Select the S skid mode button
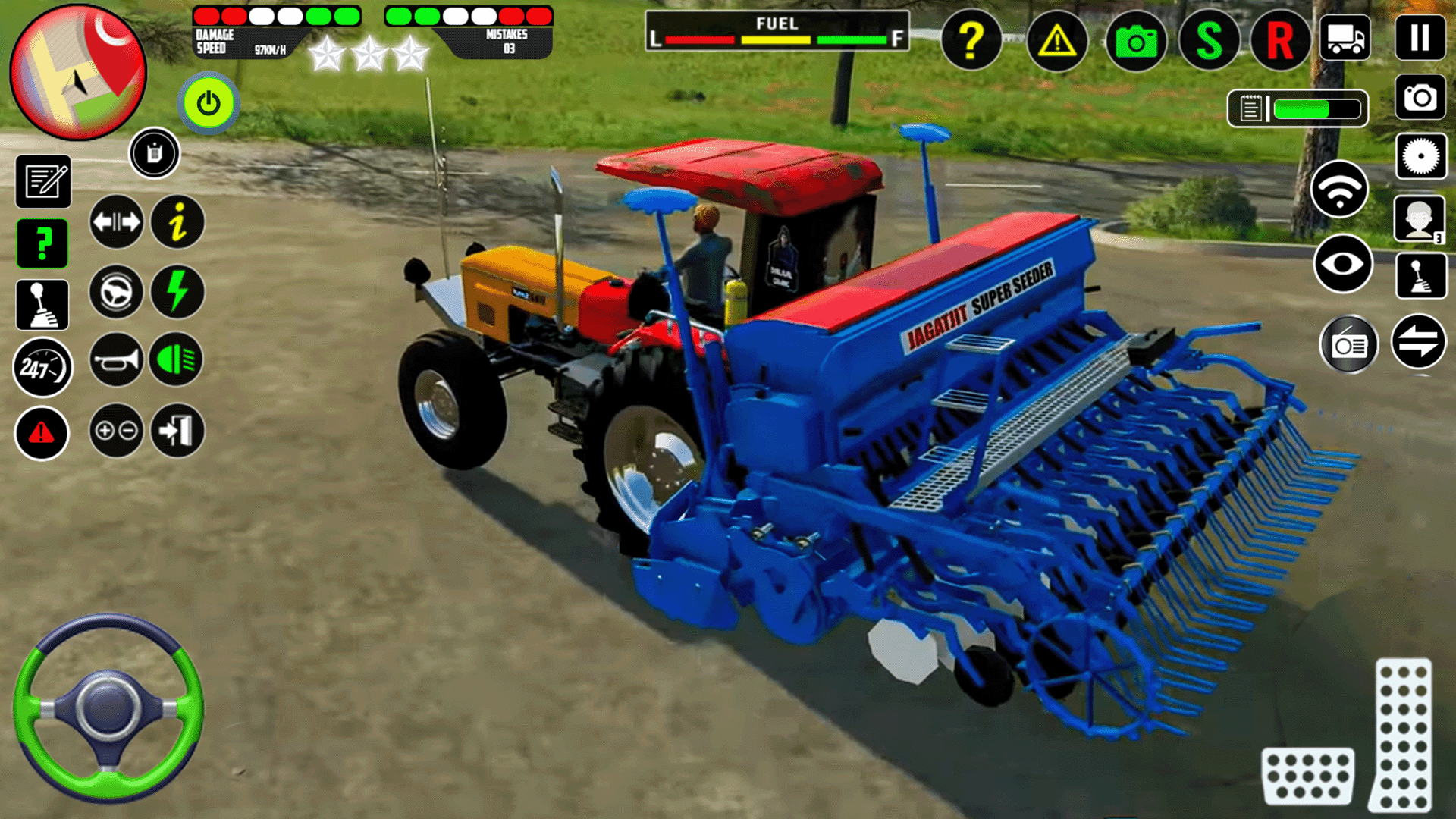 1206,42
